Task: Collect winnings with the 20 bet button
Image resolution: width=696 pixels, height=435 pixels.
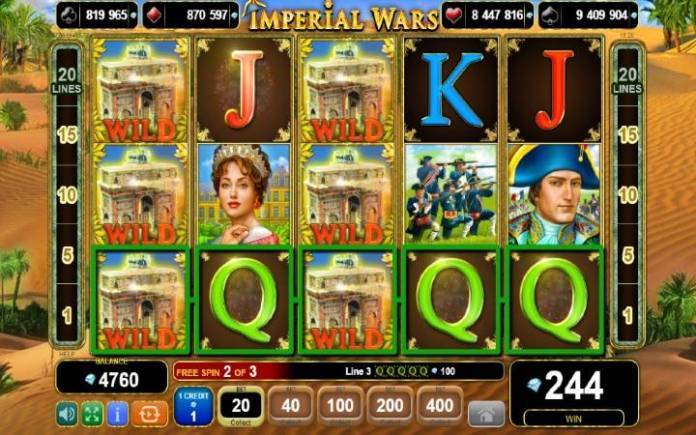Action: click(240, 407)
